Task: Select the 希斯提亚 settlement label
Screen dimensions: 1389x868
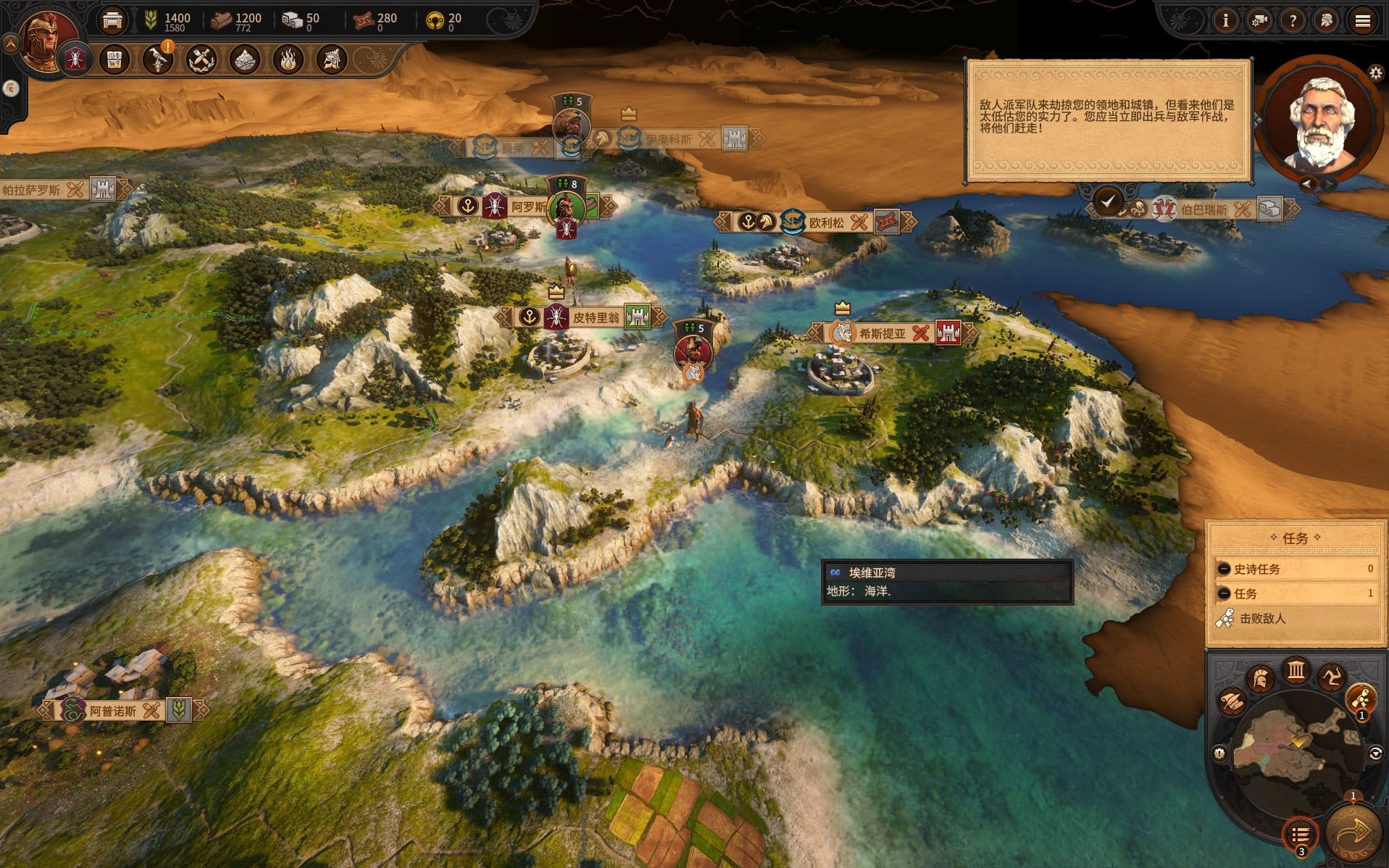Action: 882,333
